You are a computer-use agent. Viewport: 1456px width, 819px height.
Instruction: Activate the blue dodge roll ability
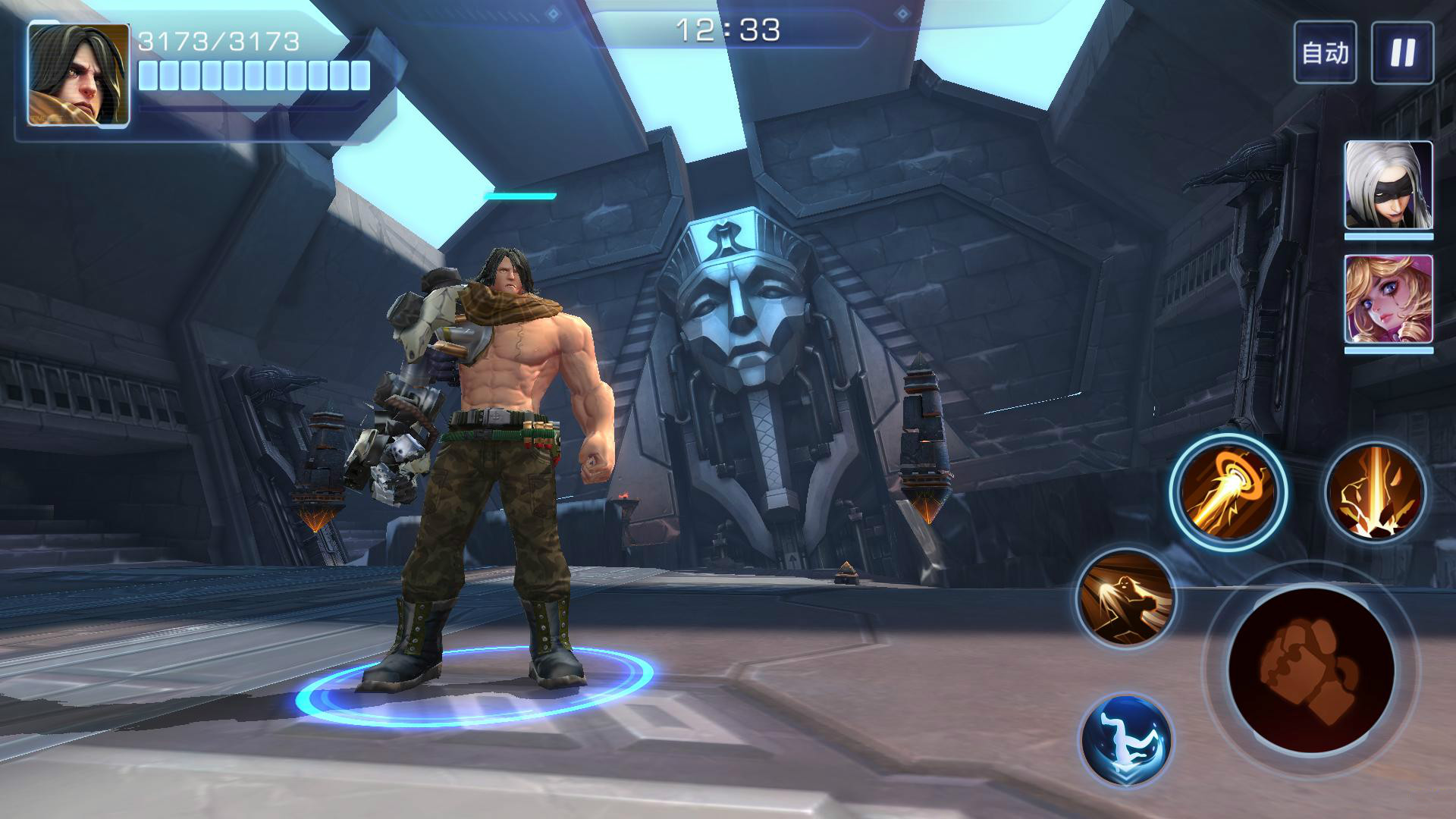click(x=1126, y=739)
